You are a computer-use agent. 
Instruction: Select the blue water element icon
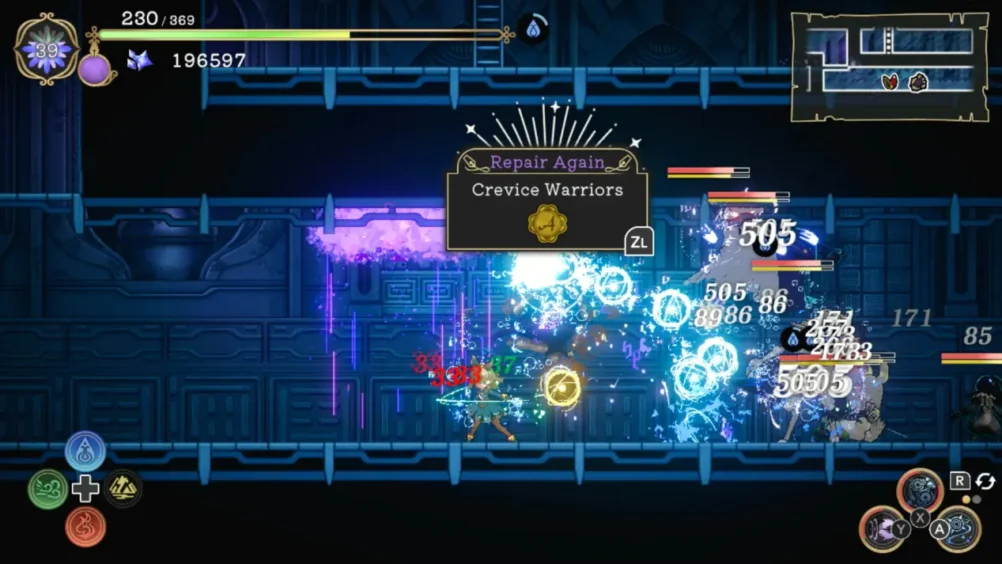coord(86,451)
